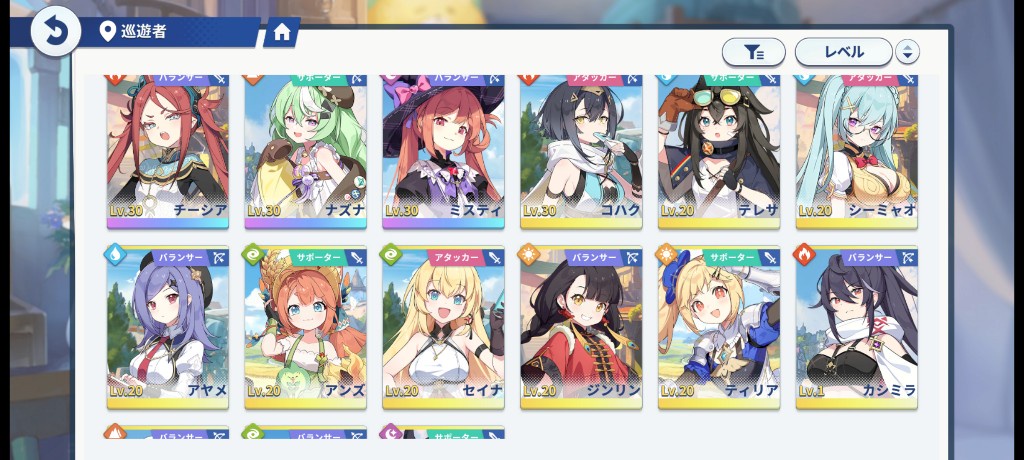
Task: Change sorting using the レベル button
Action: 843,52
